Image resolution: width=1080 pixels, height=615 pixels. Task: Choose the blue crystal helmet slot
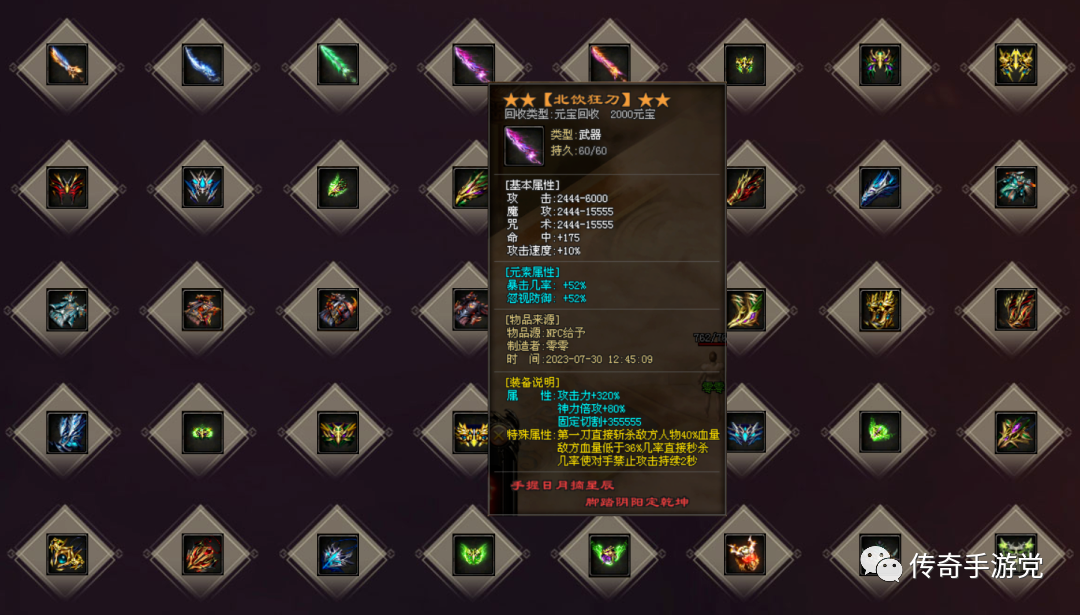click(203, 187)
